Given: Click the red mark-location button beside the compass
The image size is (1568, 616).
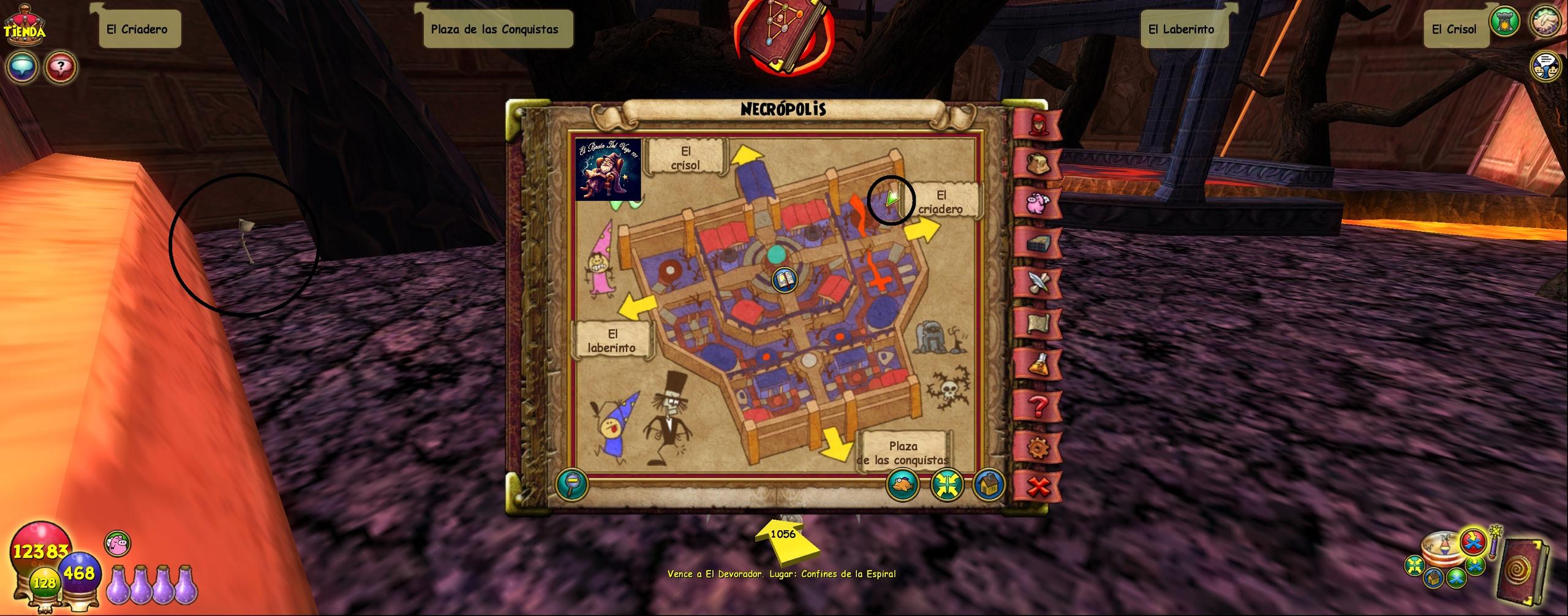Looking at the screenshot, I should [x=1472, y=541].
